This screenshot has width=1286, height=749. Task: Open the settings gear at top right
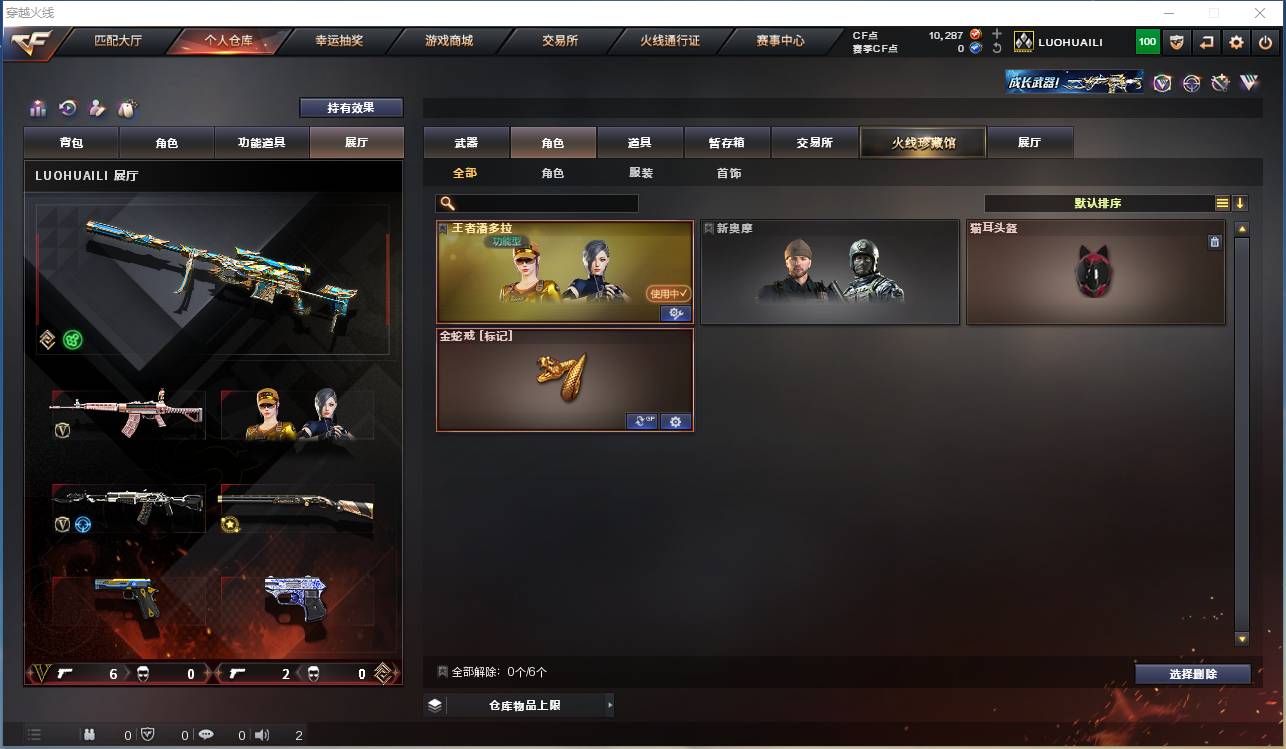click(x=1237, y=42)
